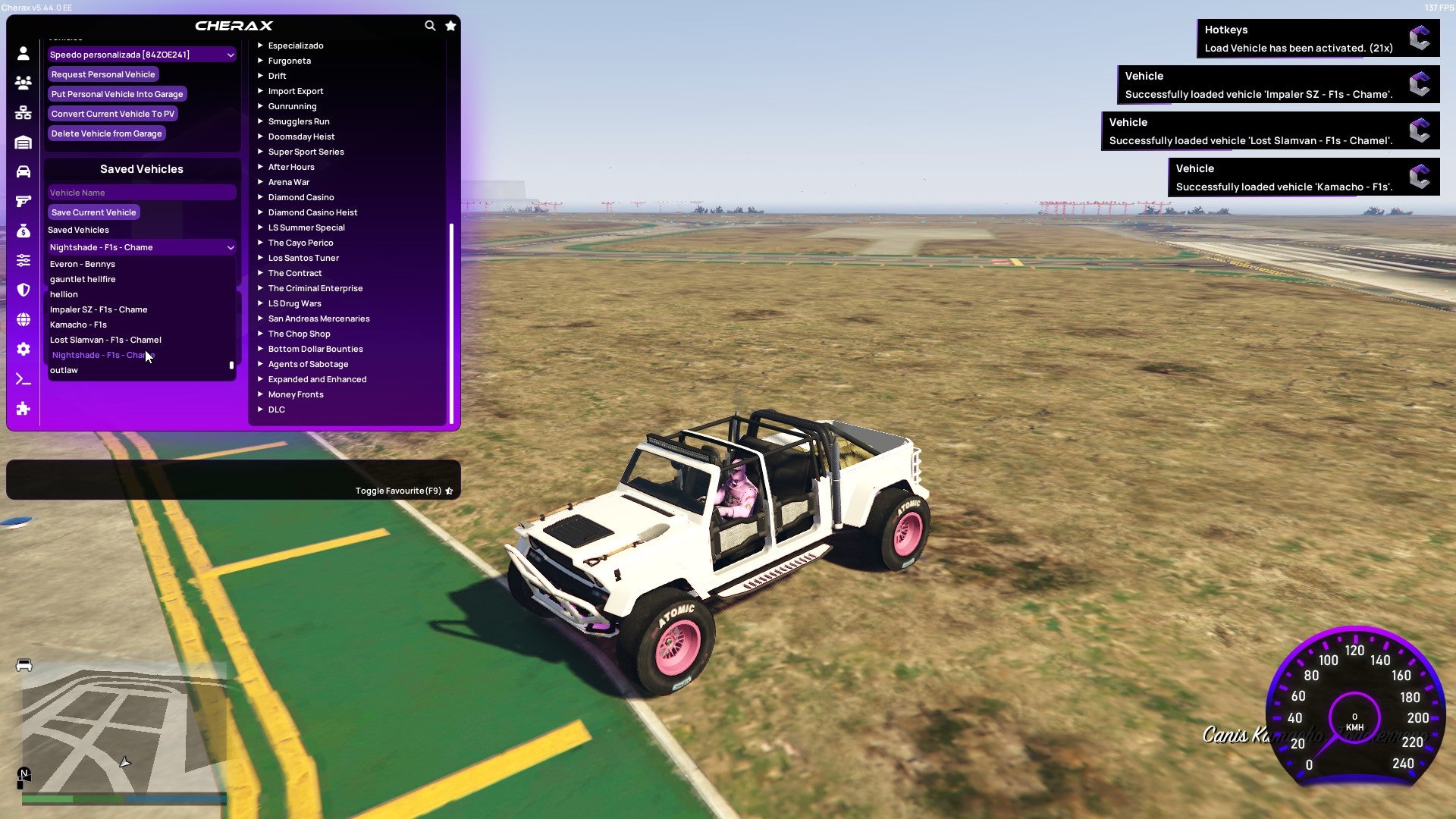1456x819 pixels.
Task: Open the Settings gear icon
Action: (x=23, y=349)
